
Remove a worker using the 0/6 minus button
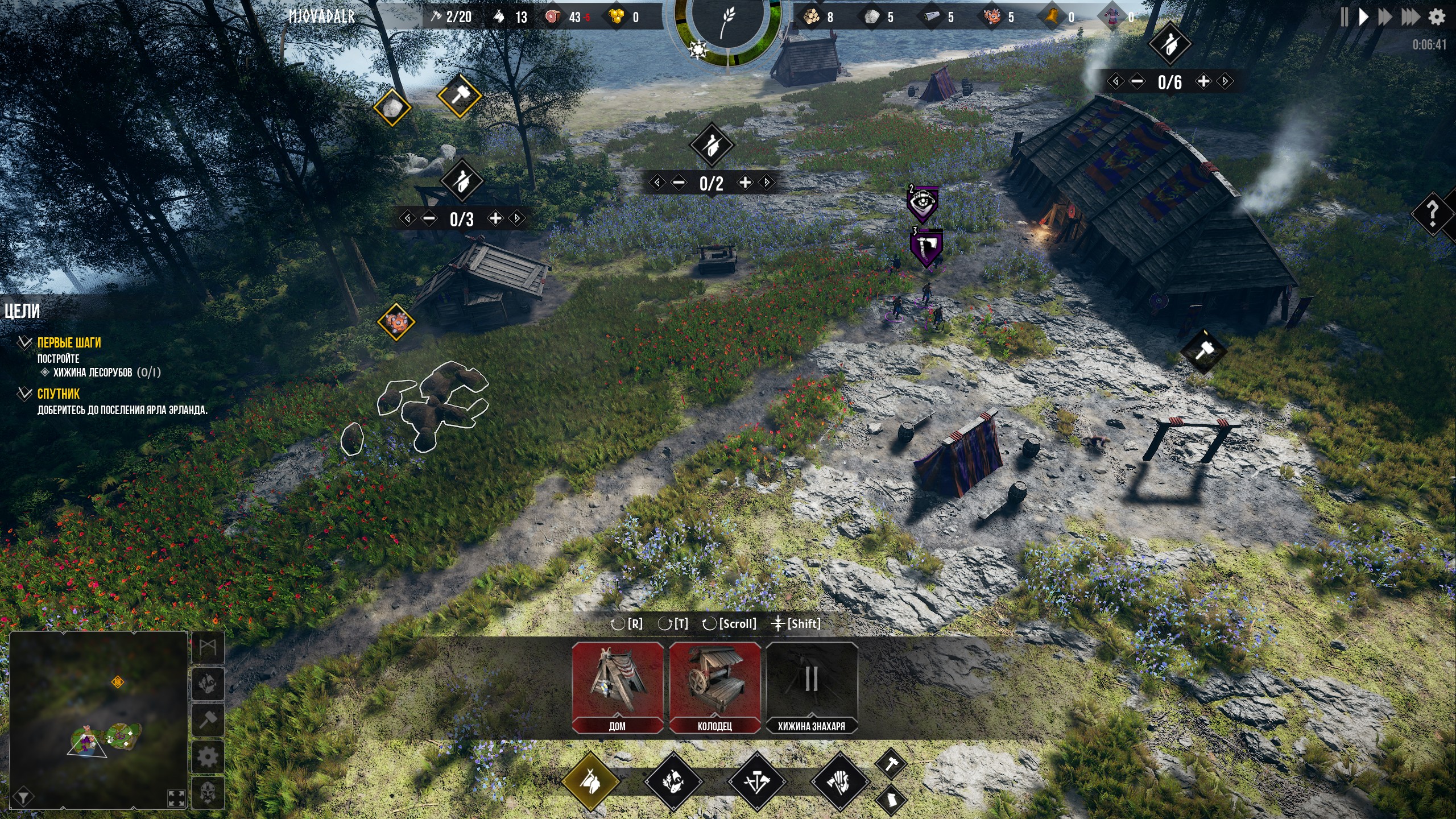point(1137,81)
